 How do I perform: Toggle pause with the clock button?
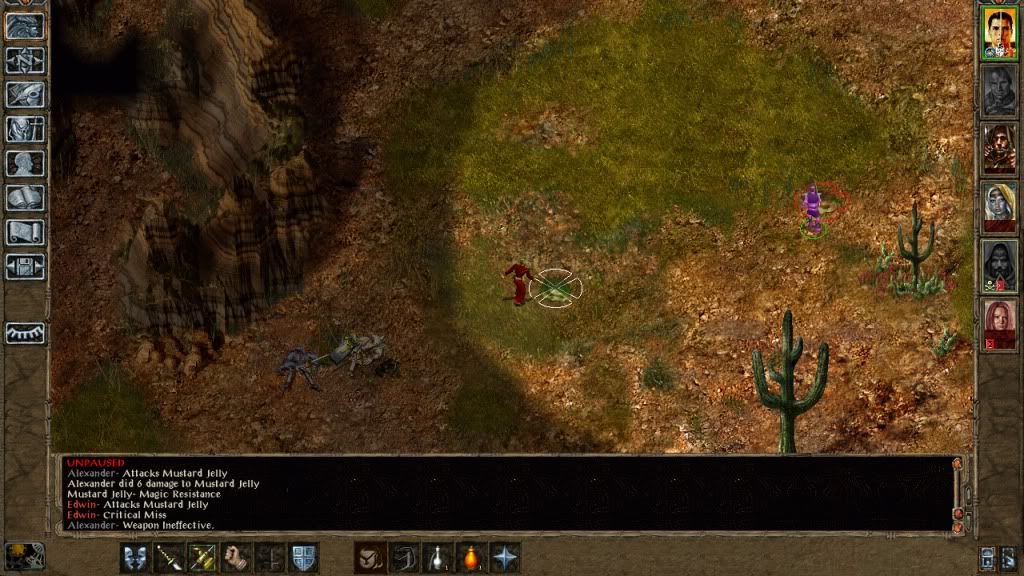(24, 555)
